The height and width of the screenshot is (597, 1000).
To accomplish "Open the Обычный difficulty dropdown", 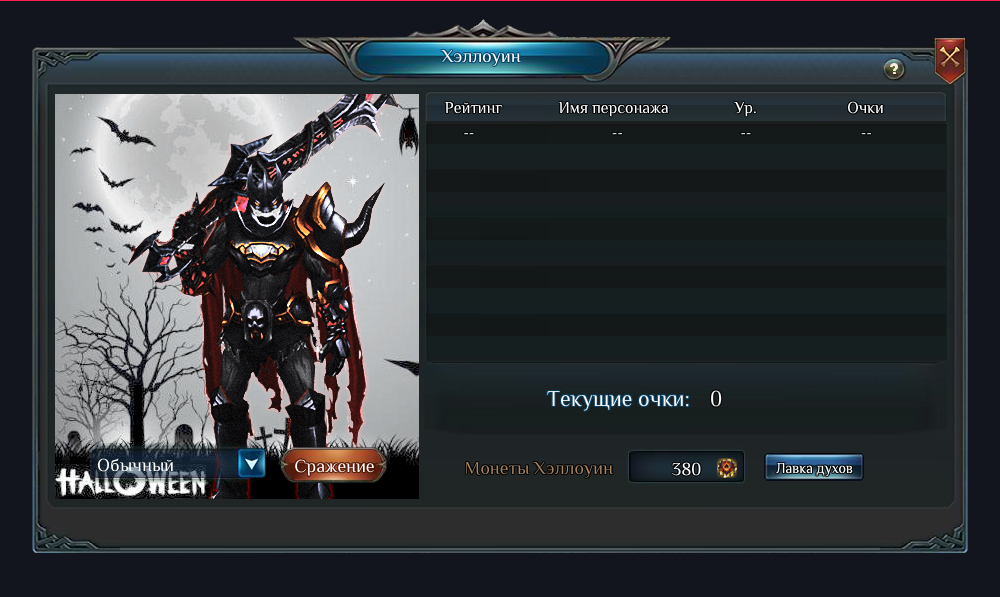I will (251, 463).
